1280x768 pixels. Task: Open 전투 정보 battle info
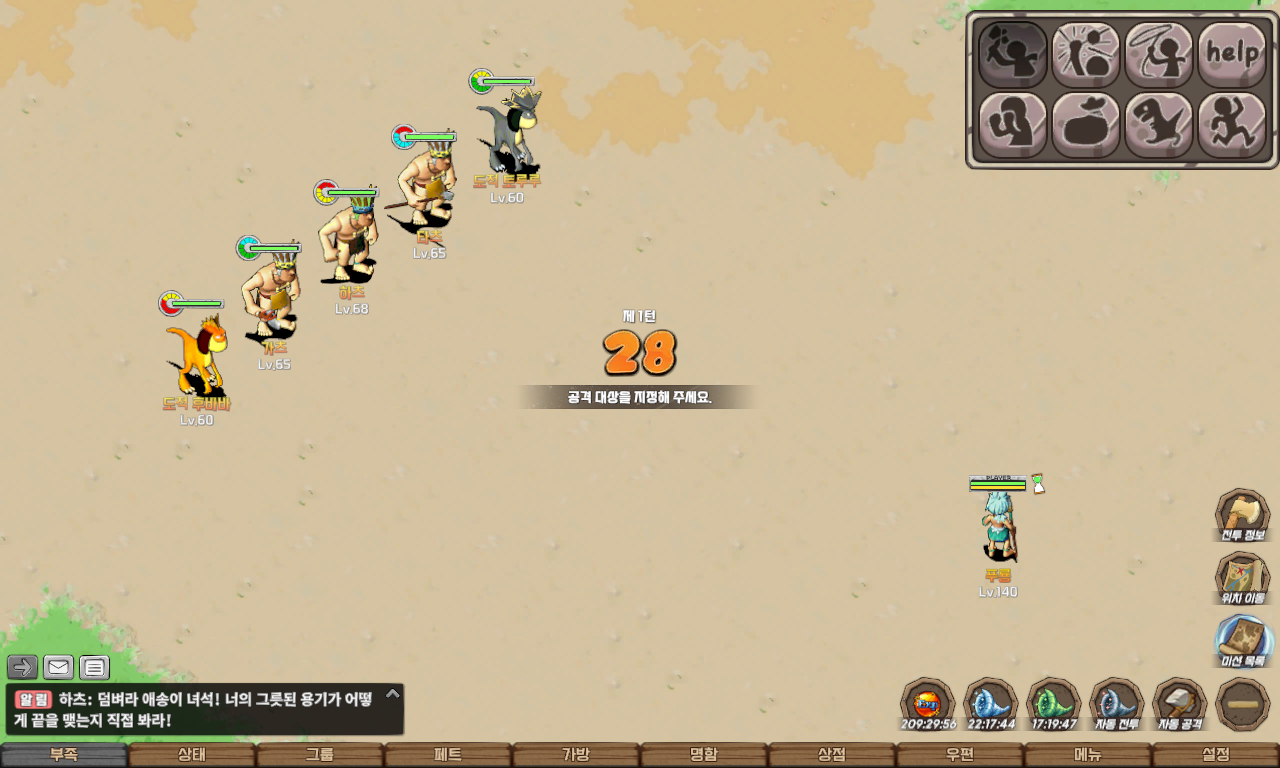(x=1242, y=516)
